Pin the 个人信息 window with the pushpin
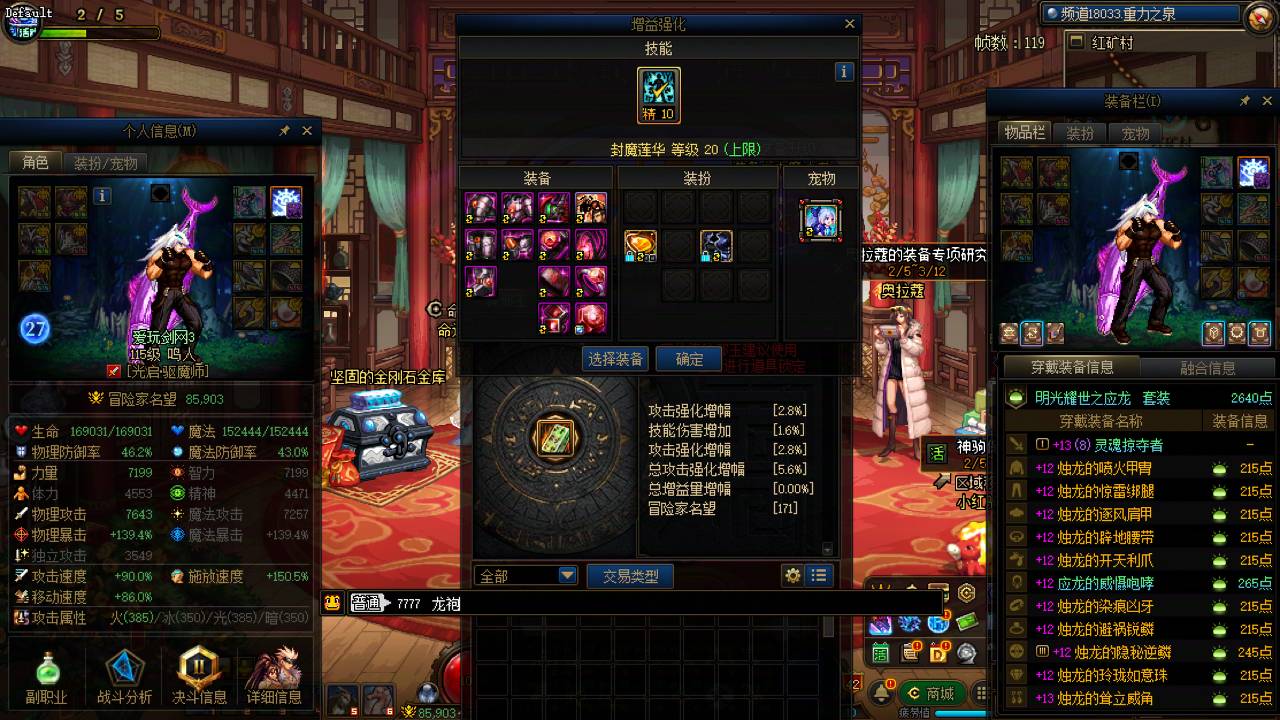This screenshot has height=720, width=1280. coord(283,130)
